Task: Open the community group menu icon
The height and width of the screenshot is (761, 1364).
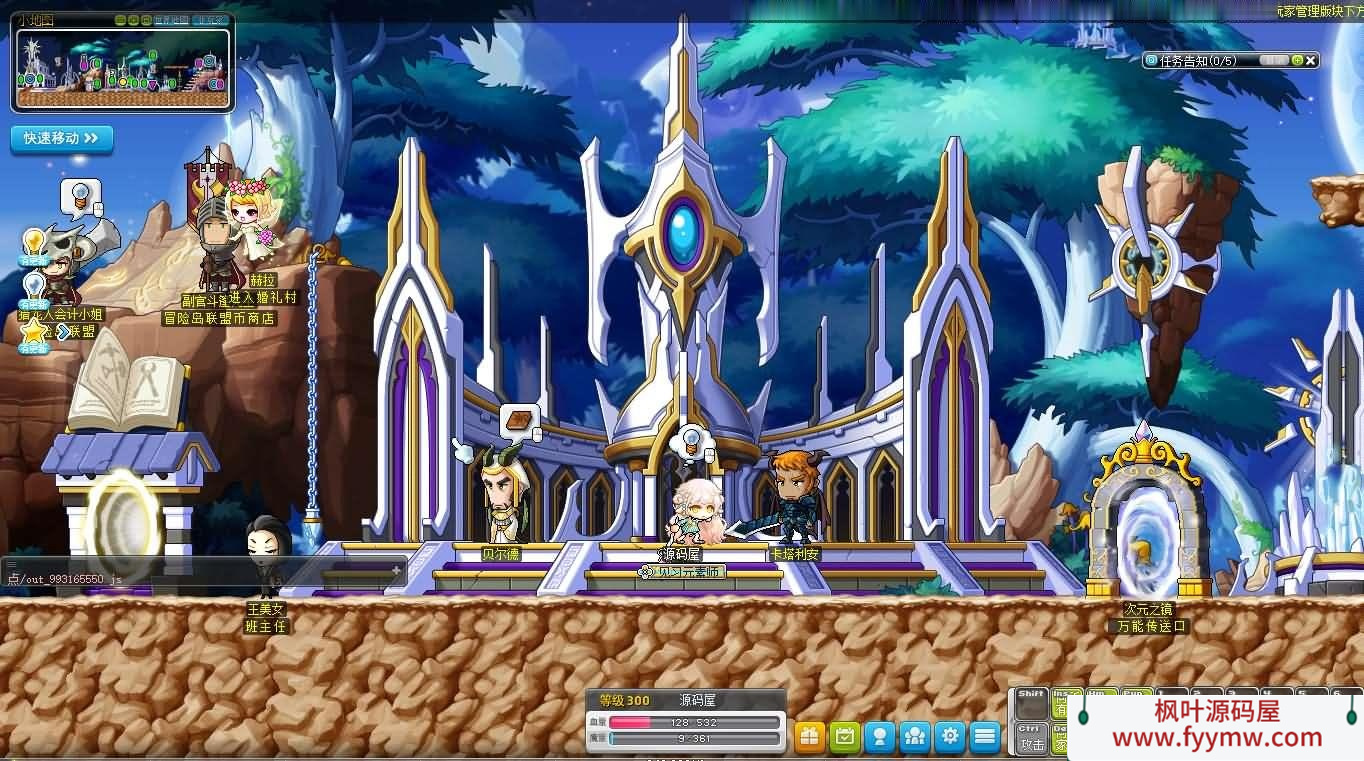Action: tap(915, 737)
